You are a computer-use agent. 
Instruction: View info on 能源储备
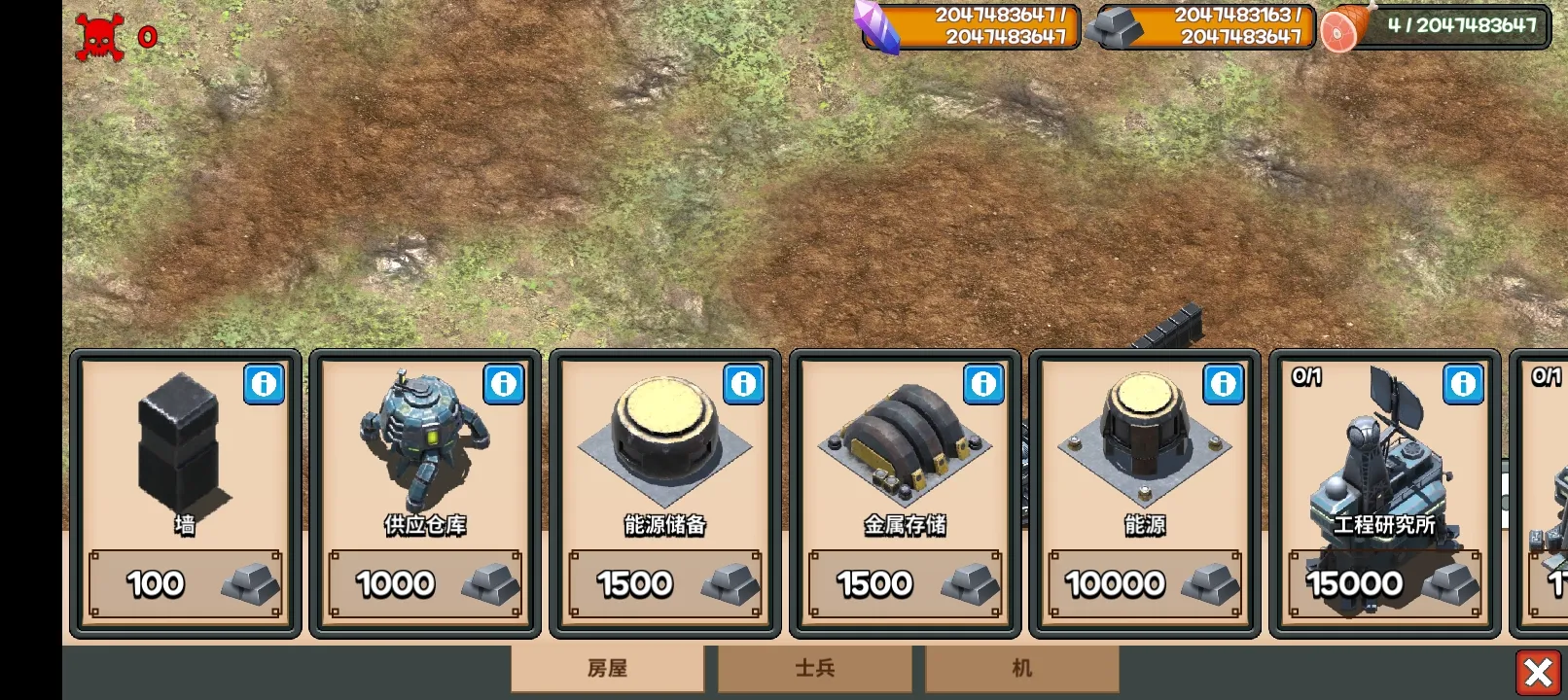click(744, 384)
